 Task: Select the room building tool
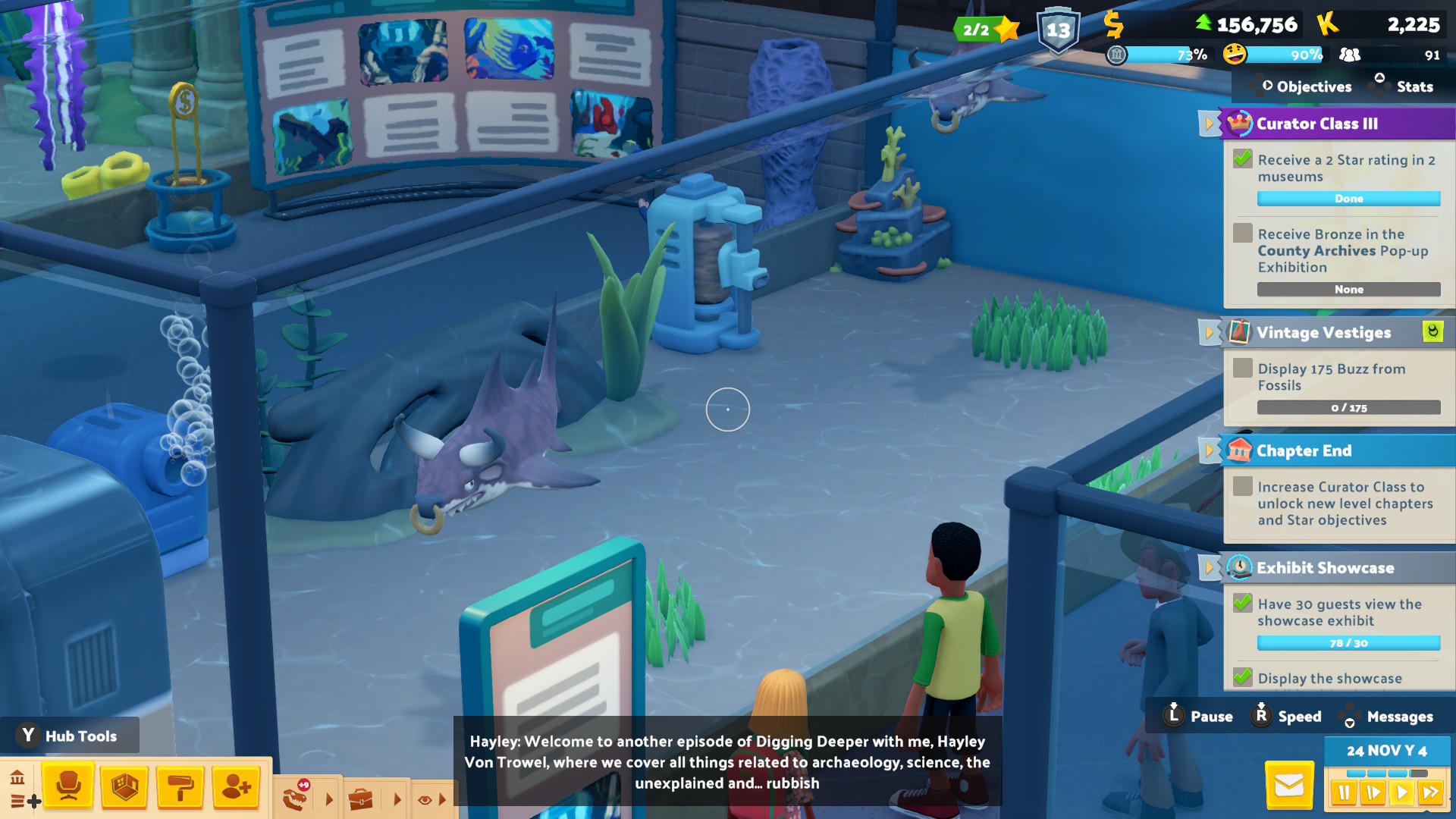click(x=124, y=786)
